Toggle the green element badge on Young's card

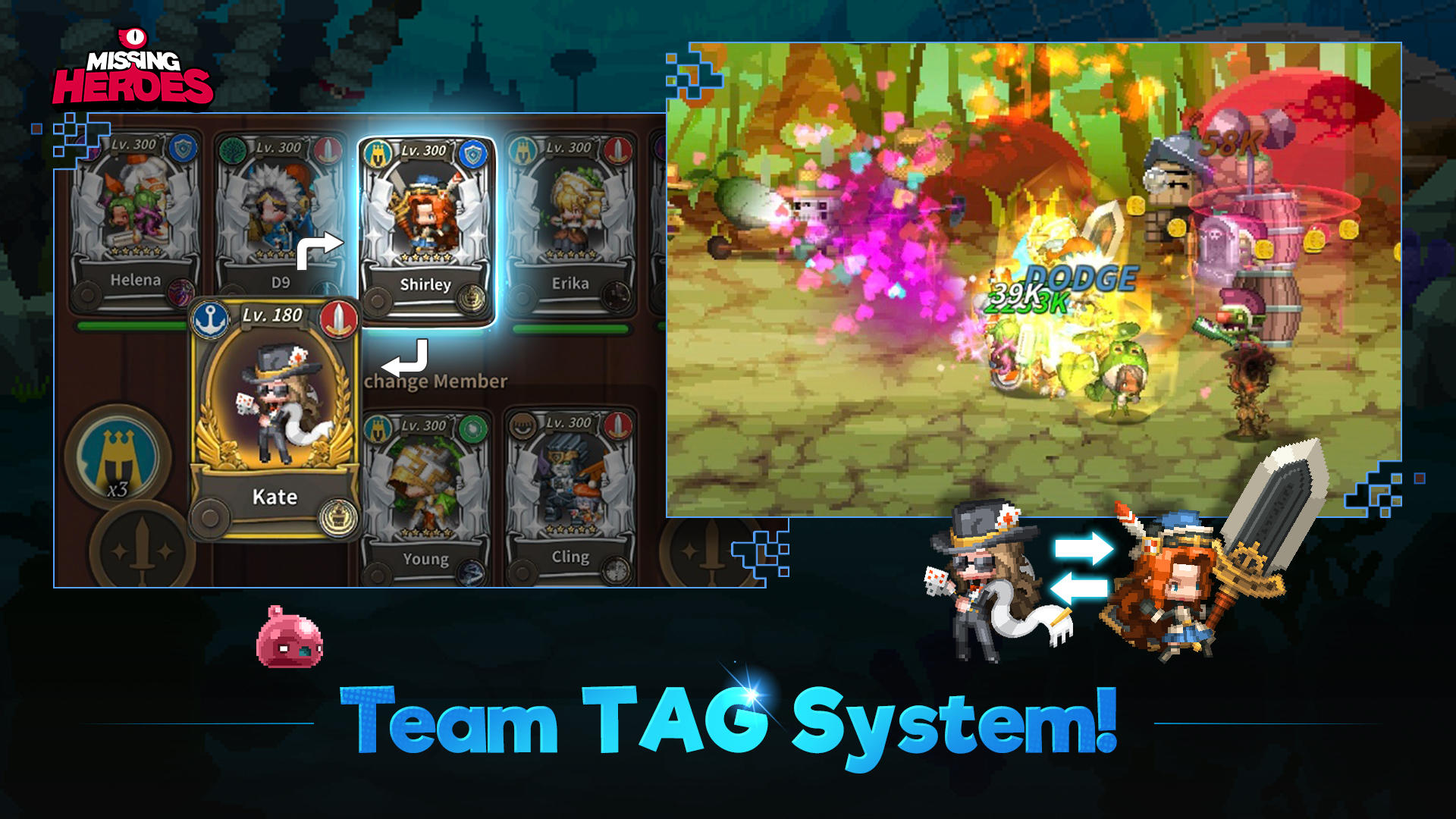(472, 428)
